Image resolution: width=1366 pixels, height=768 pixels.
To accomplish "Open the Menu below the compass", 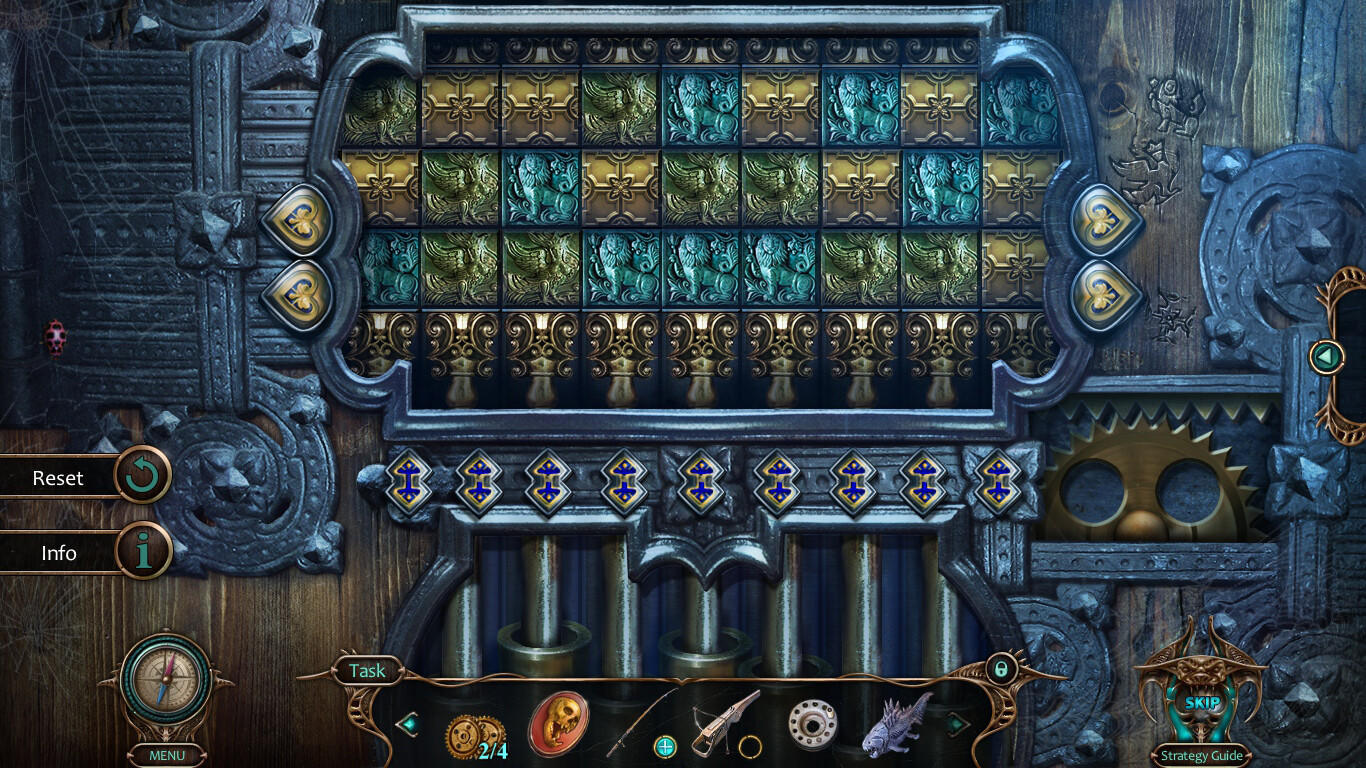I will 166,756.
